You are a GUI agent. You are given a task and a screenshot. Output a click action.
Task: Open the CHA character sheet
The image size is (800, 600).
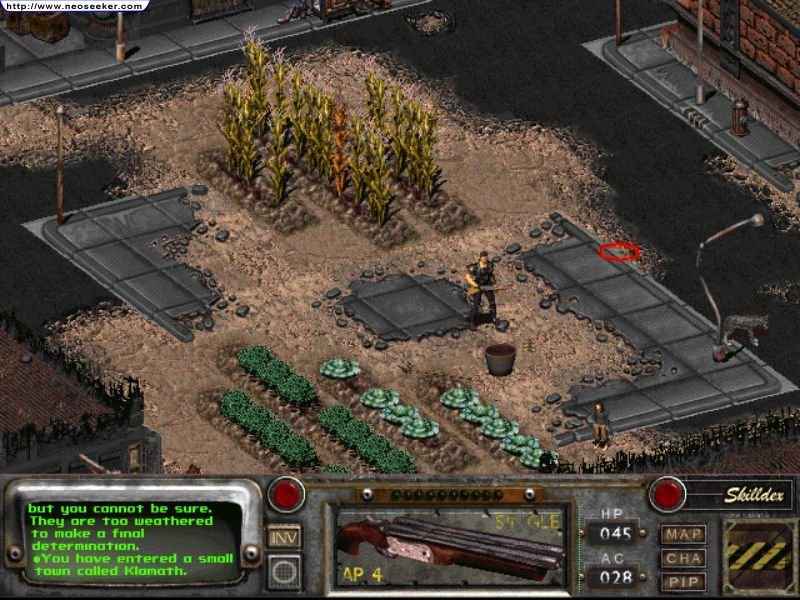[682, 558]
